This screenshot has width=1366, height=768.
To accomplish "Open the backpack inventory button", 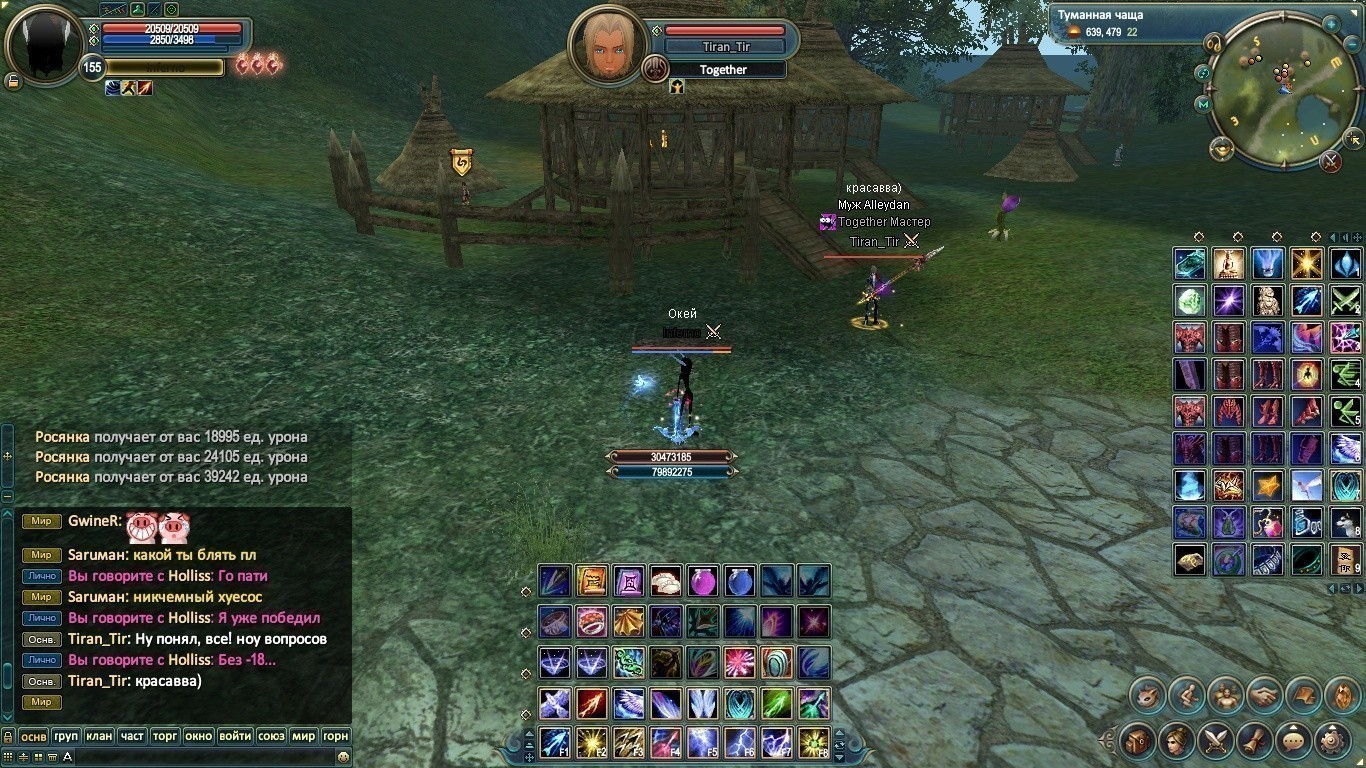I will point(1138,741).
